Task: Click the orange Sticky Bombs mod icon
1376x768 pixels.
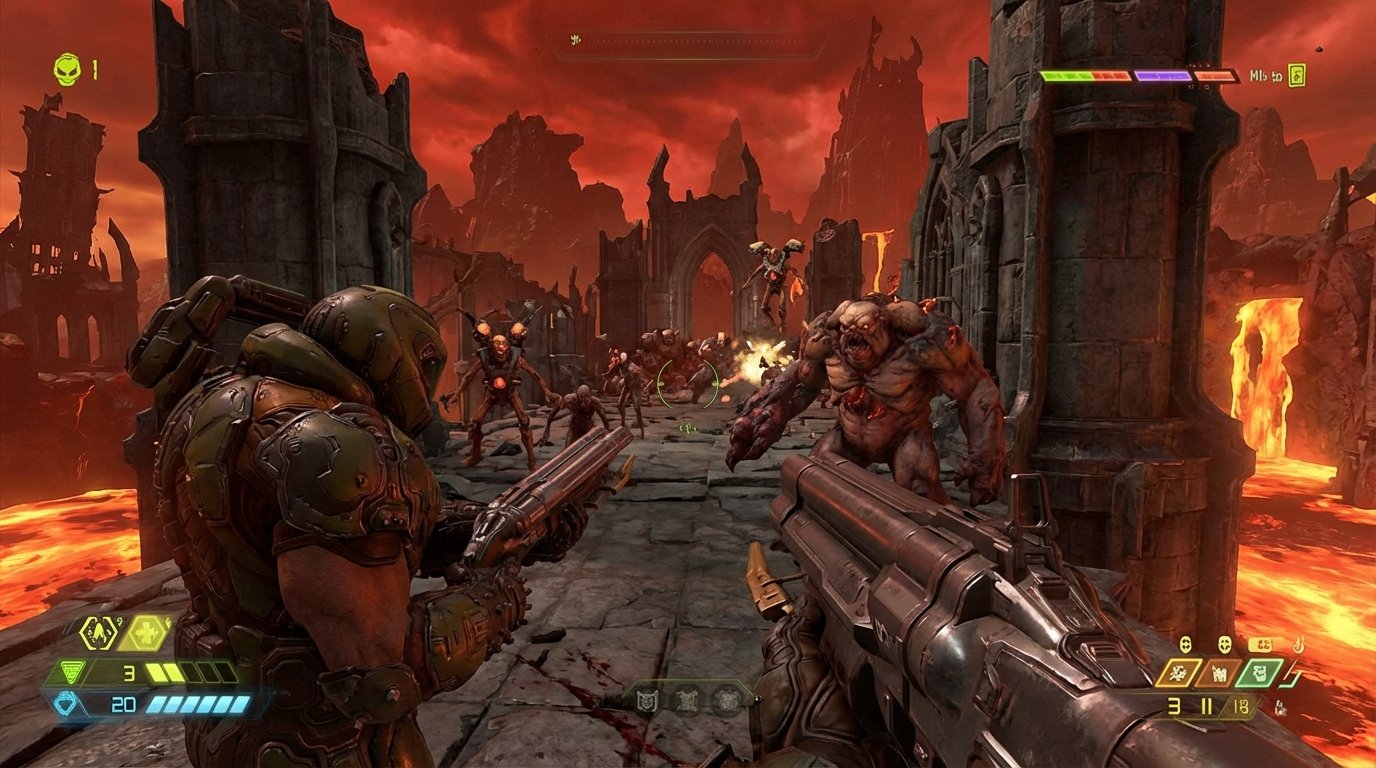Action: click(x=1220, y=673)
